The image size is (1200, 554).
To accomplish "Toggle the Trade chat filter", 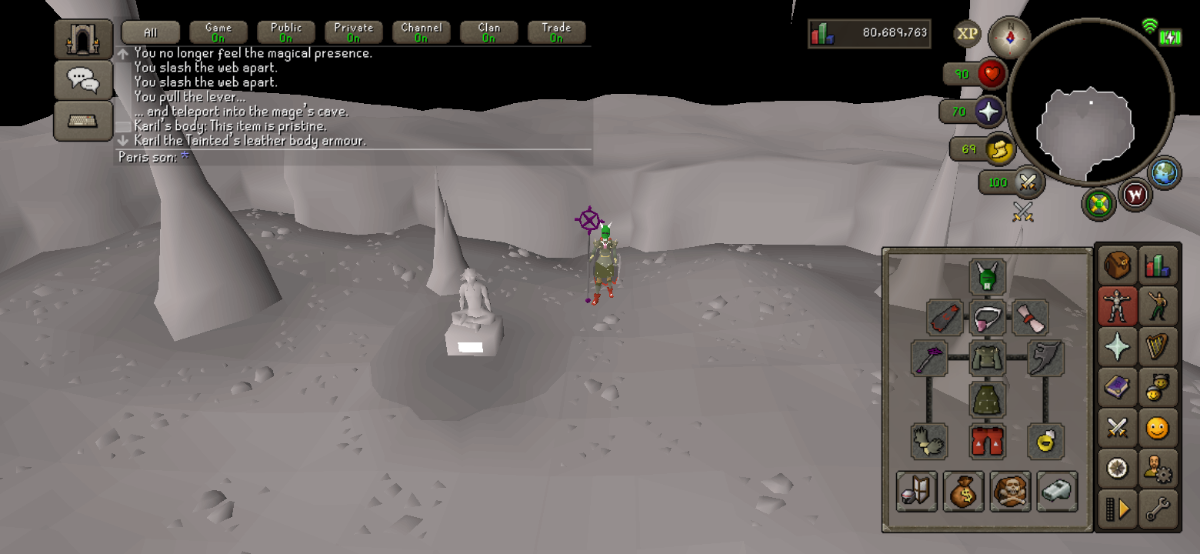I will 556,33.
